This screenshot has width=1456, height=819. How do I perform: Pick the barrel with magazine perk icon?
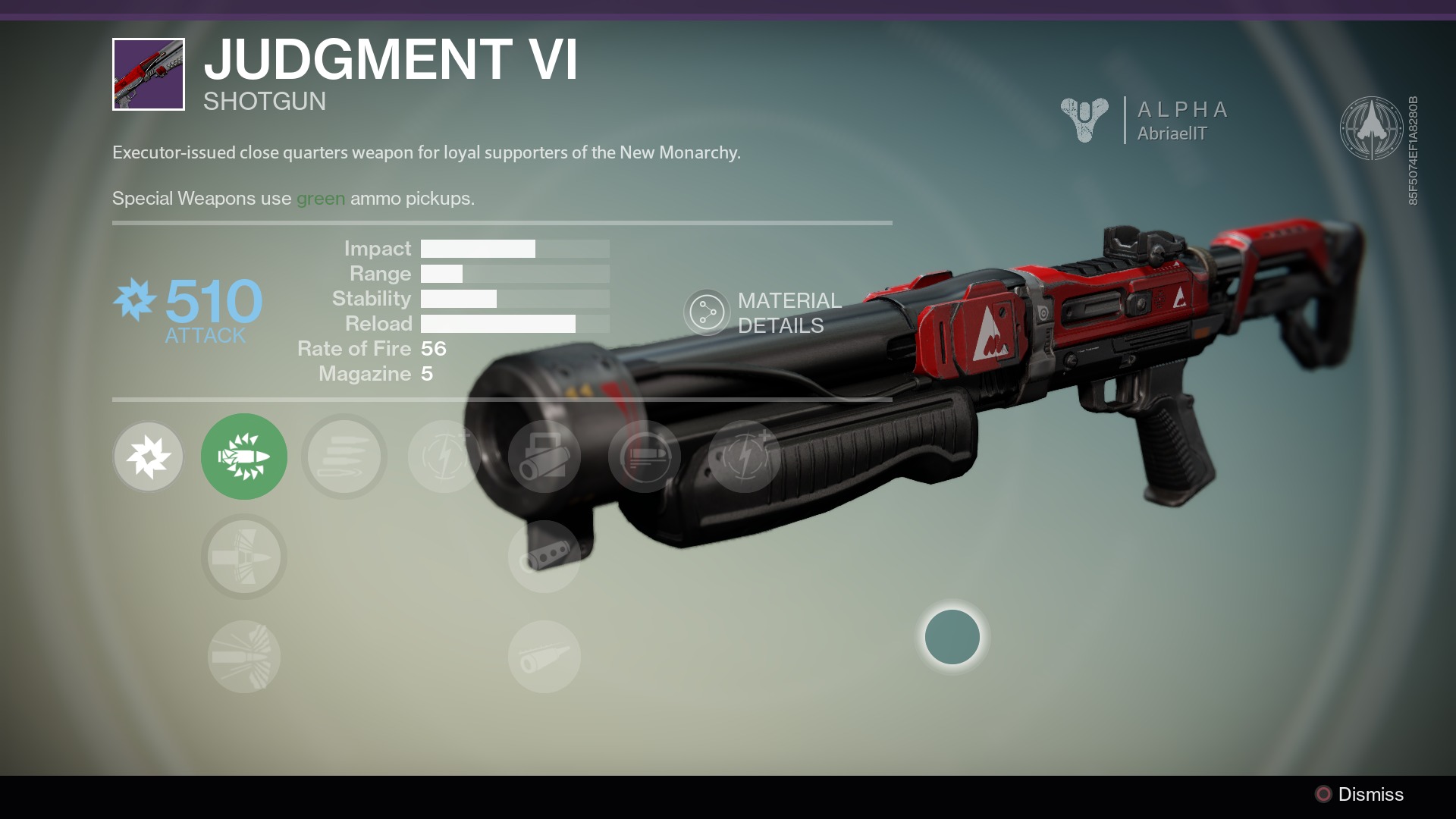(x=544, y=457)
